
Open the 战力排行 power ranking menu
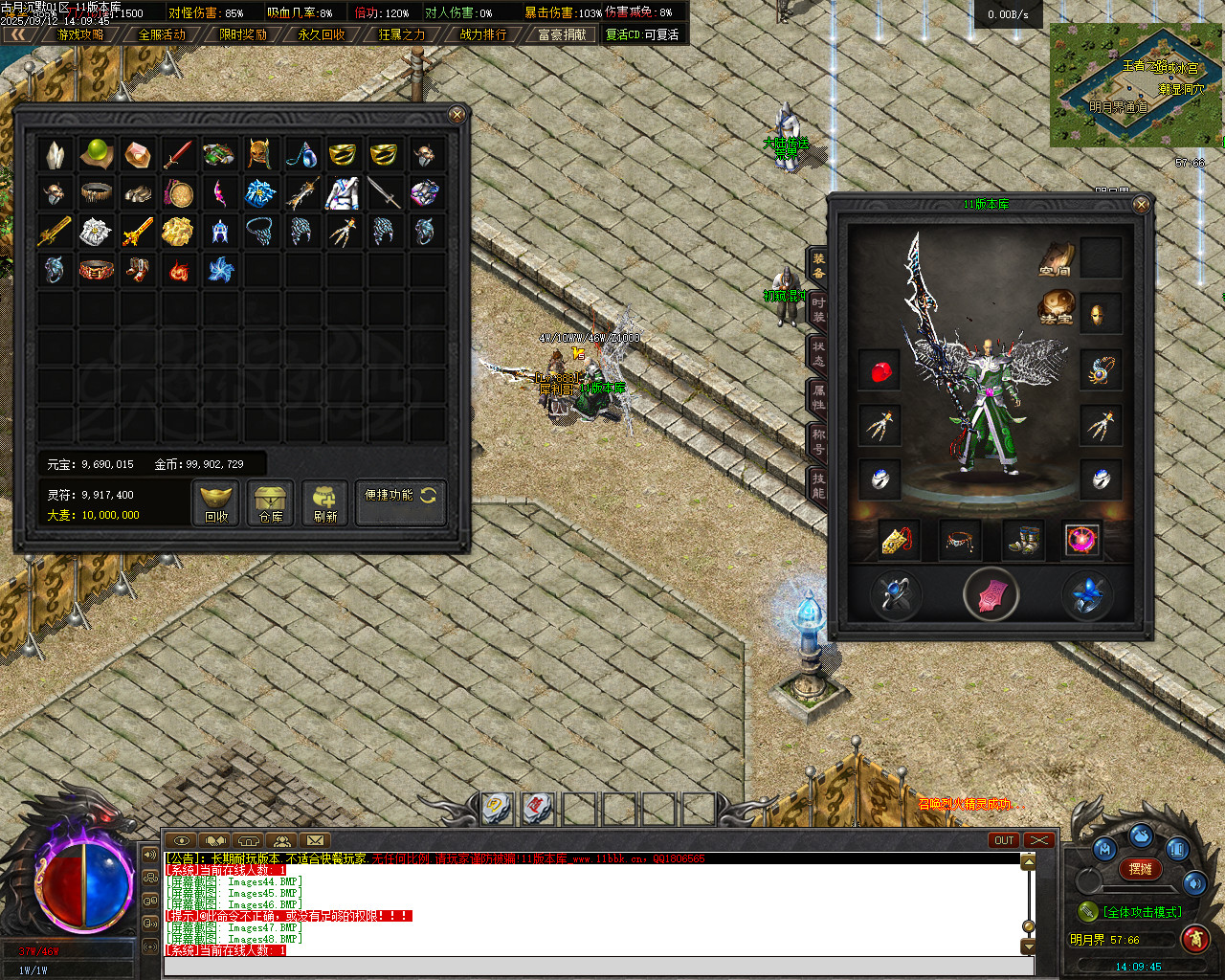click(x=482, y=34)
